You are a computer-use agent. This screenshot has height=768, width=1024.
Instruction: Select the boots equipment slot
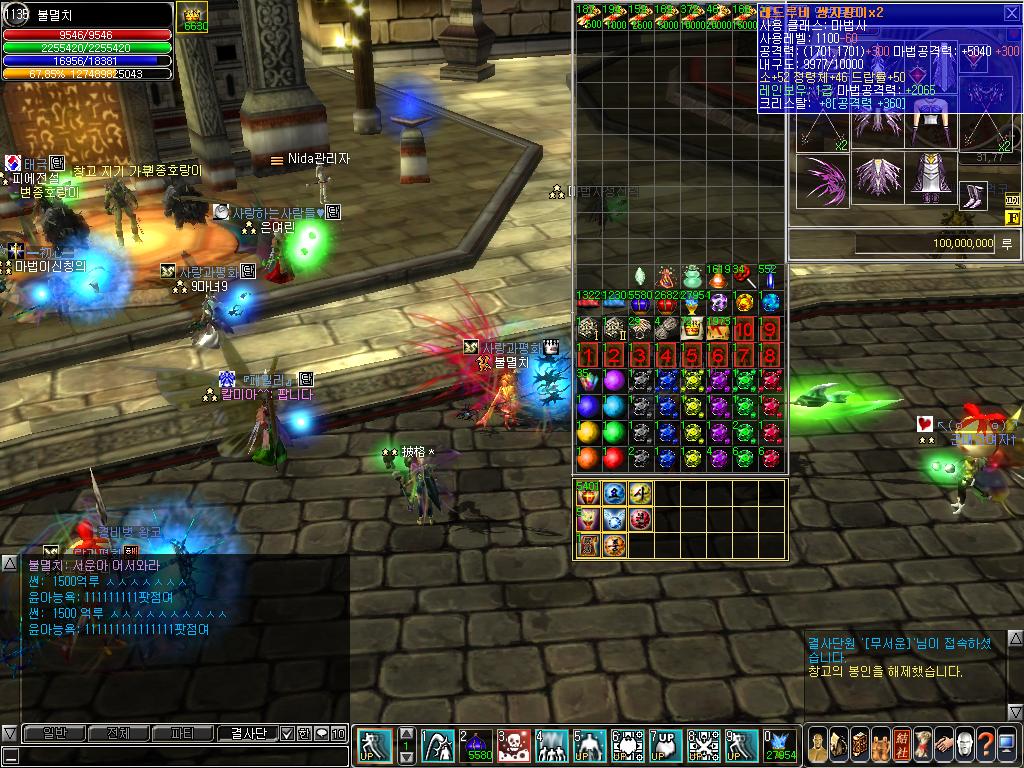coord(973,195)
